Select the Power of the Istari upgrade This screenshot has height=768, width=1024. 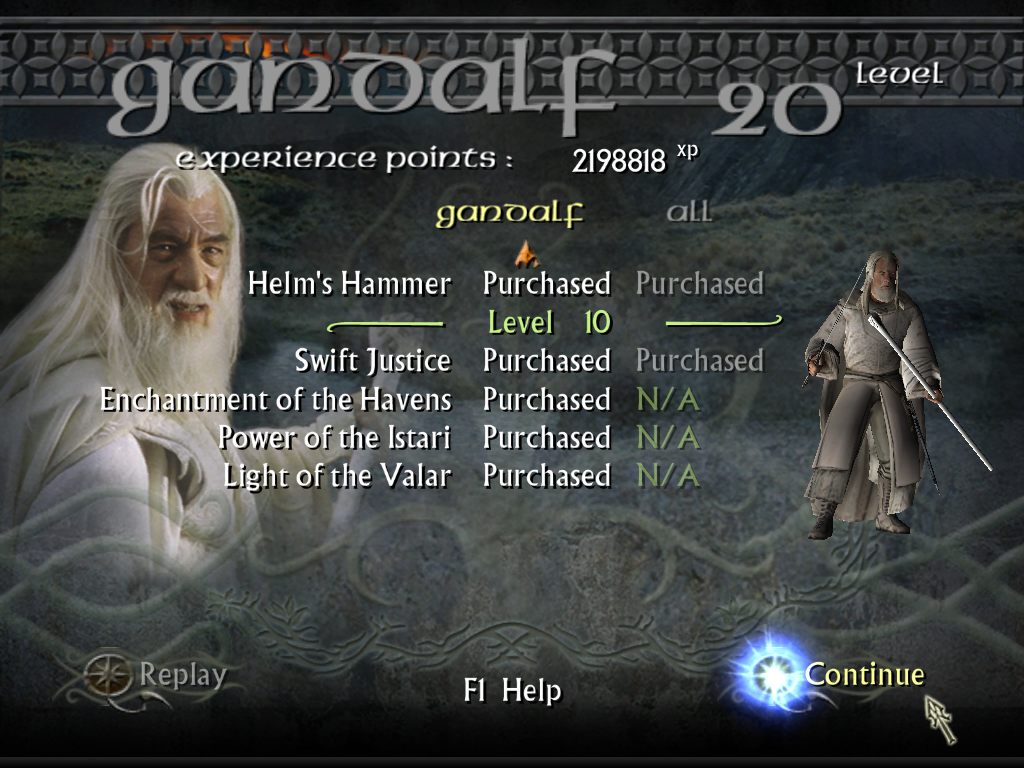pos(334,438)
